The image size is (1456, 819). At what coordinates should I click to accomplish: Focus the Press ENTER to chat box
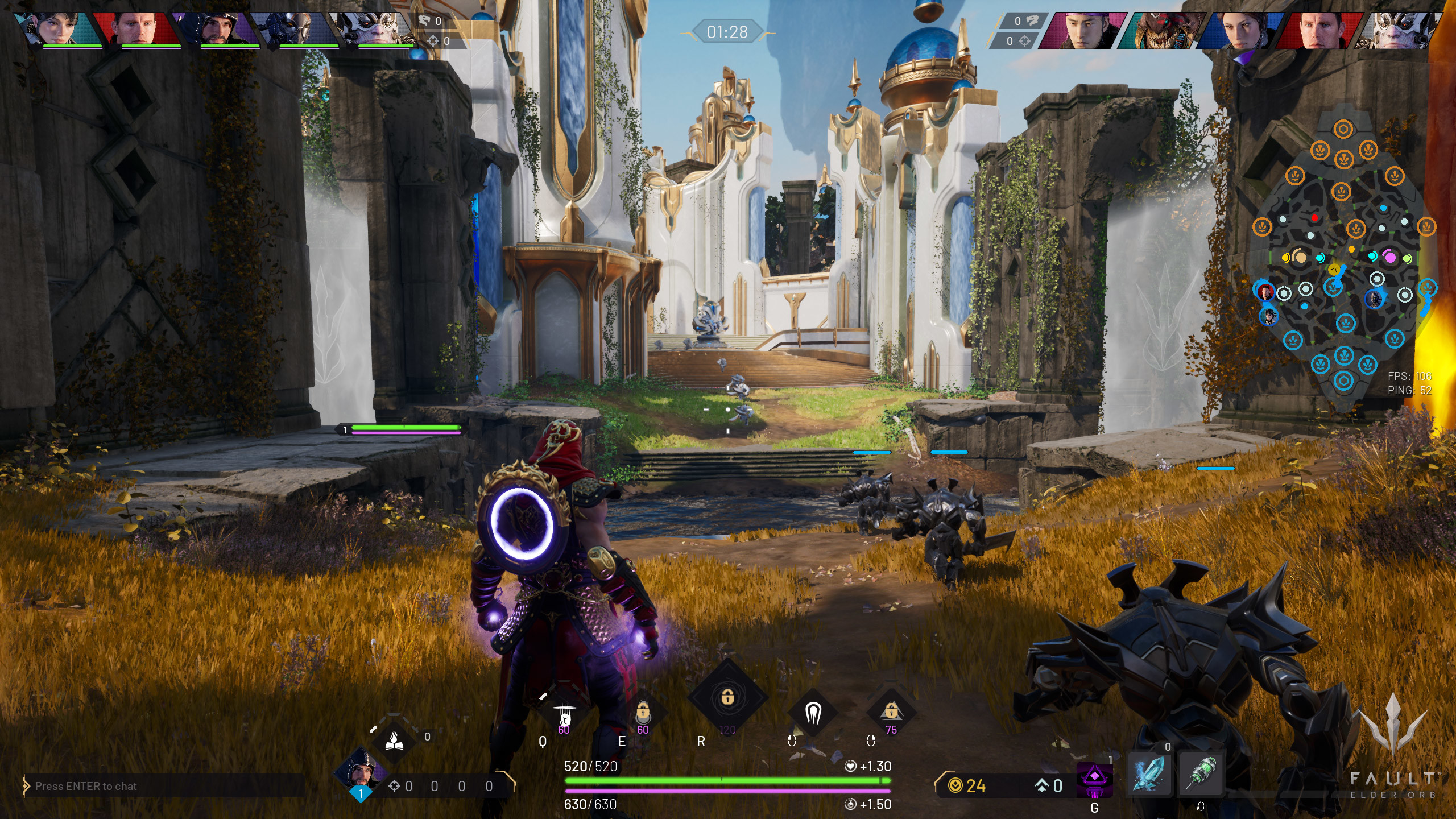pos(165,786)
